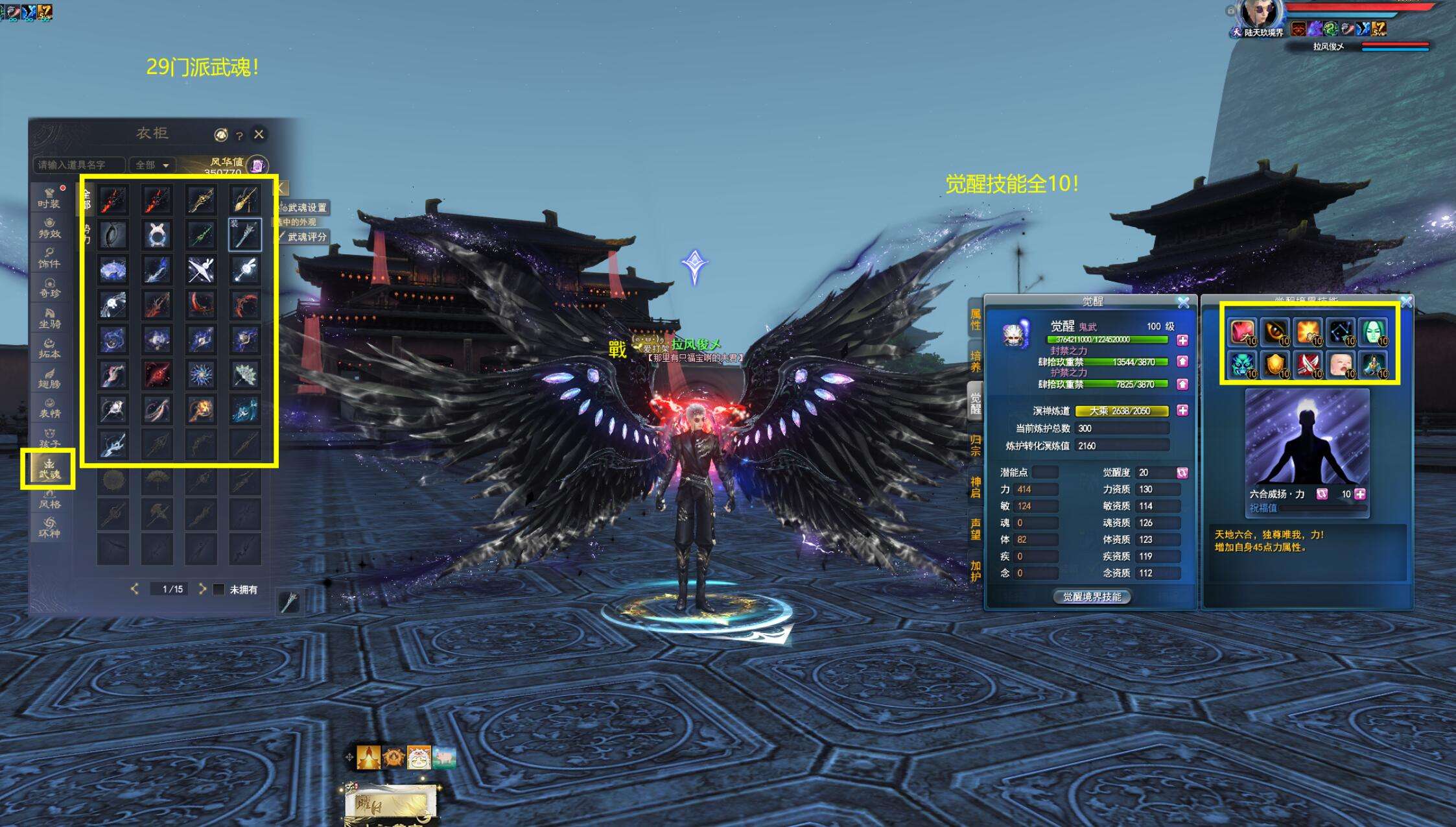Select the golden shield awakening skill
1456x827 pixels.
(1275, 365)
